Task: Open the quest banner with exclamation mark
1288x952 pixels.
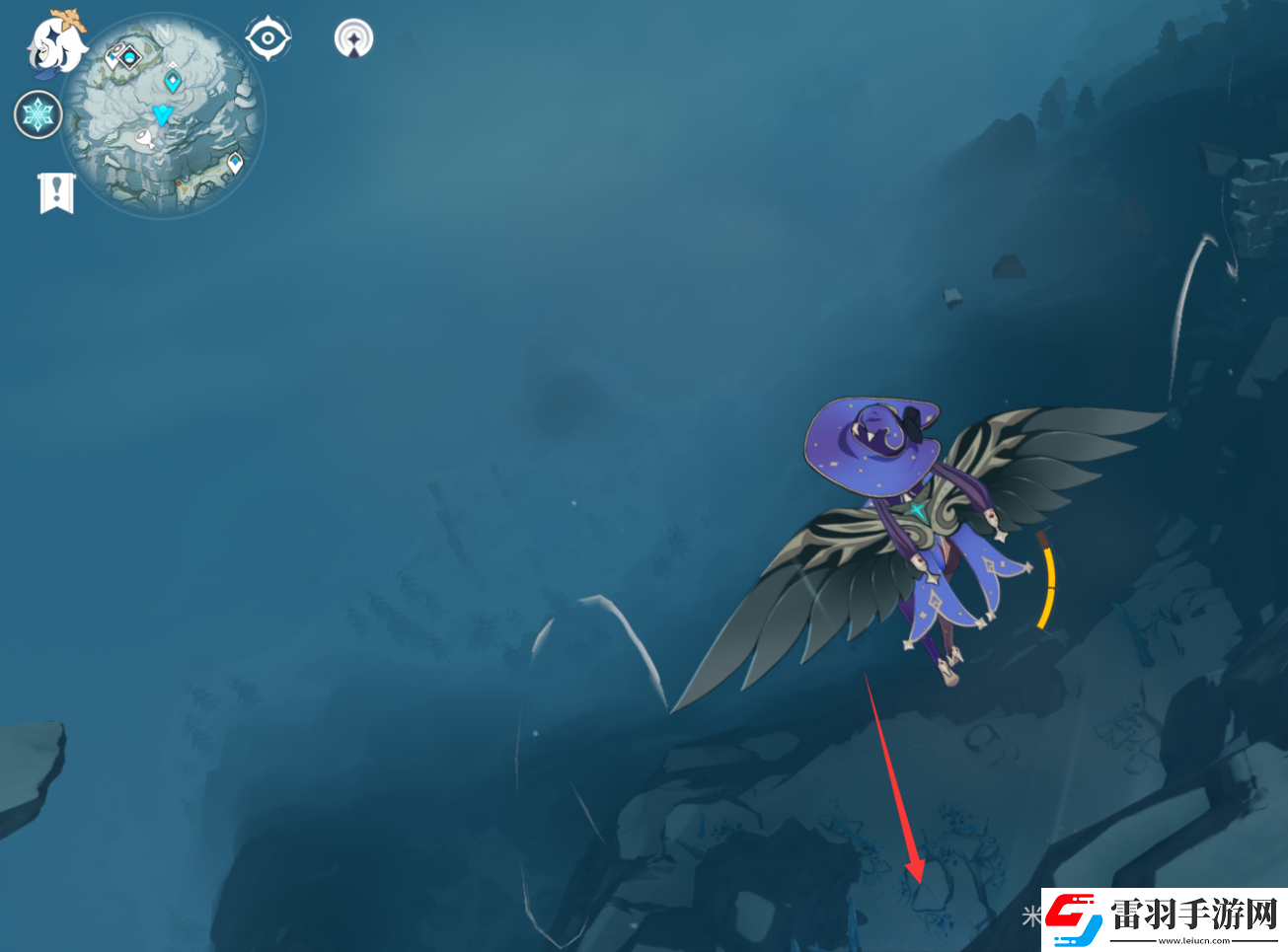Action: [x=57, y=191]
